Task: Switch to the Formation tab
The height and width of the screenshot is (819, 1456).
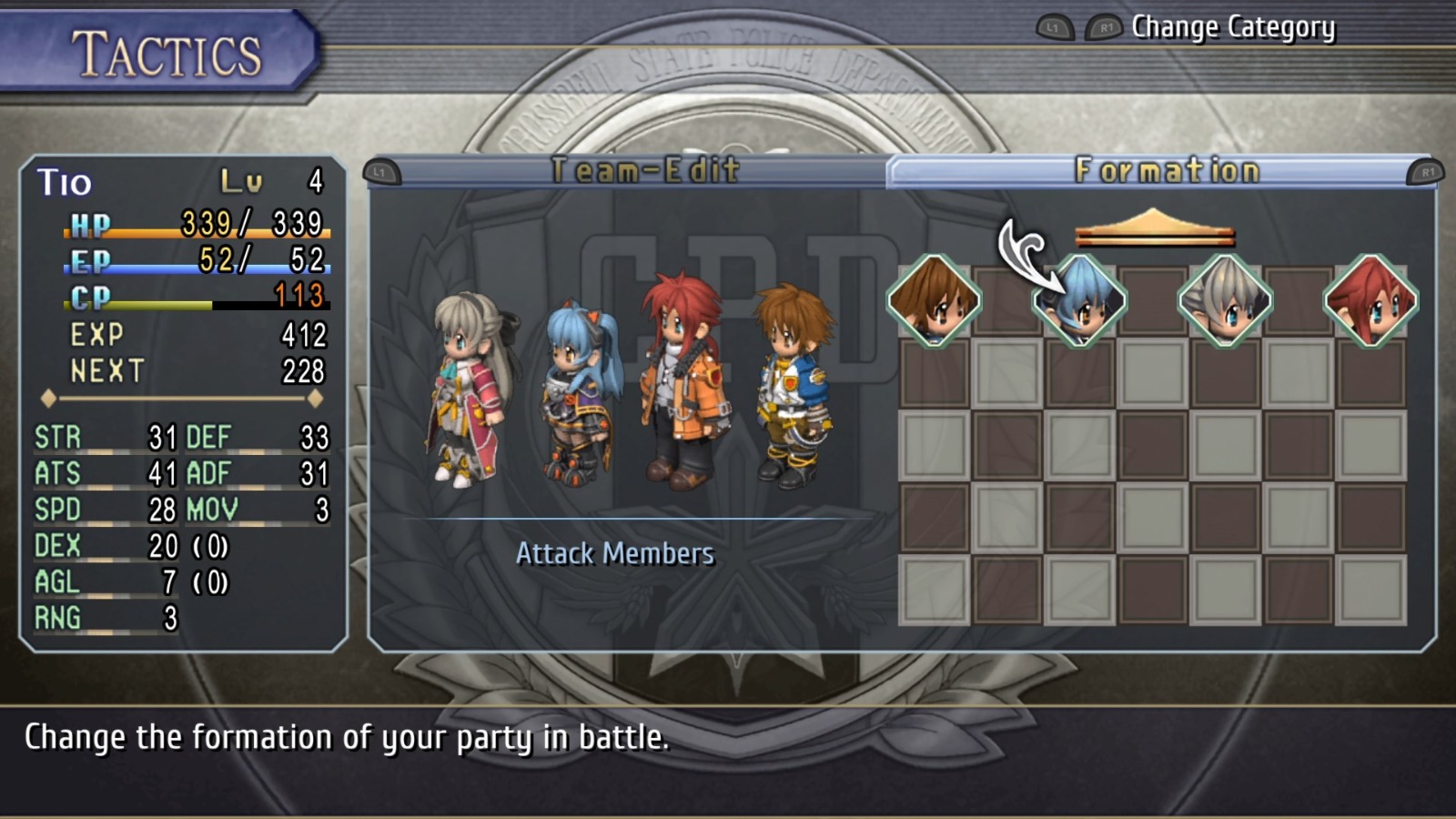Action: (1169, 168)
